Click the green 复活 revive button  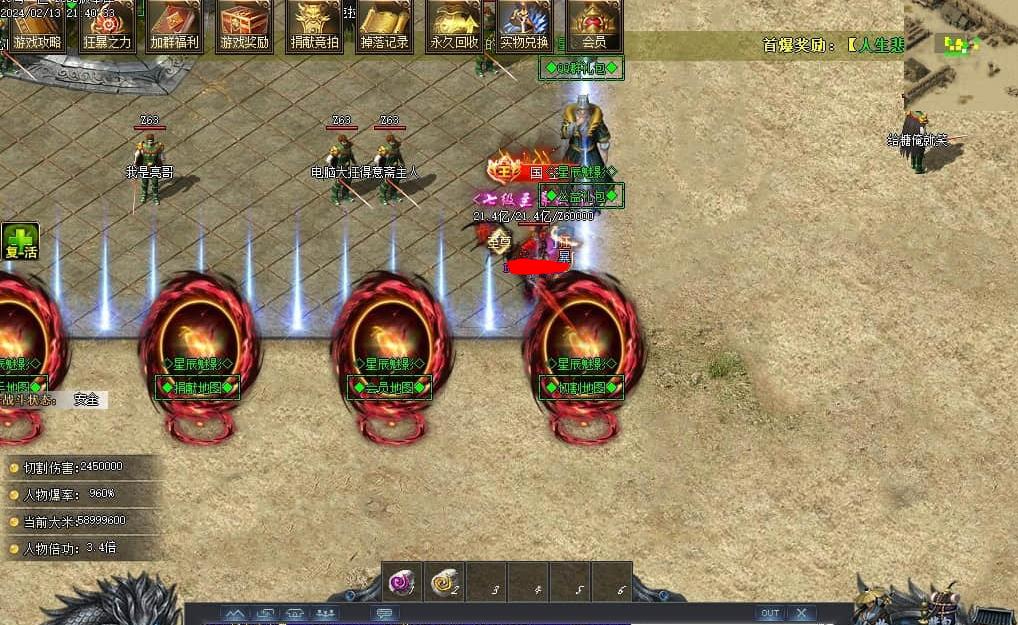[20, 243]
